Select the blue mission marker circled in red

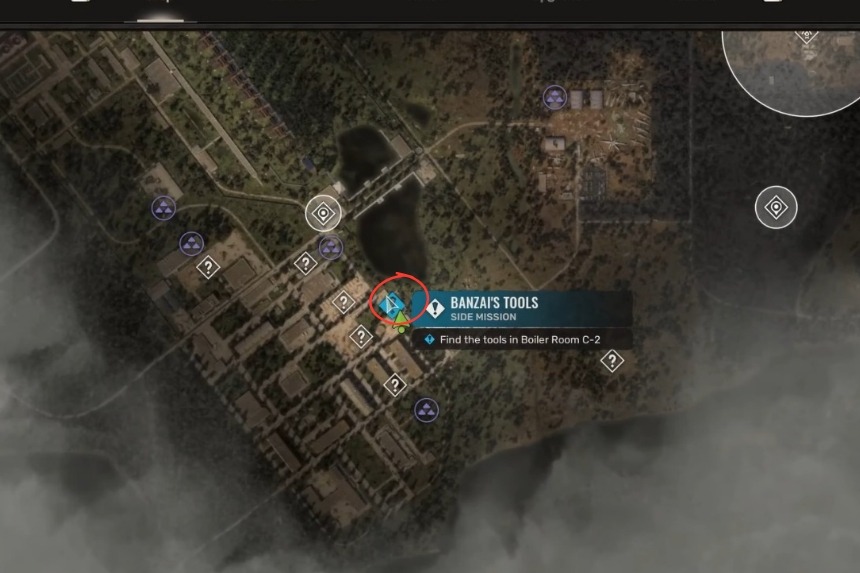393,301
